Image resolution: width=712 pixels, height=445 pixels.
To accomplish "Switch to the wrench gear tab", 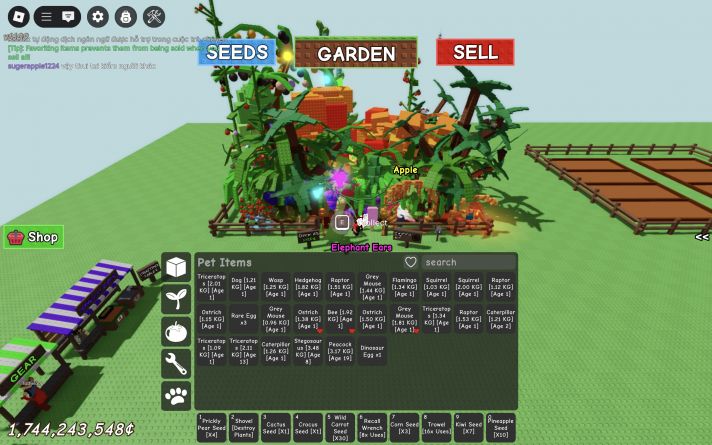I will tap(176, 363).
